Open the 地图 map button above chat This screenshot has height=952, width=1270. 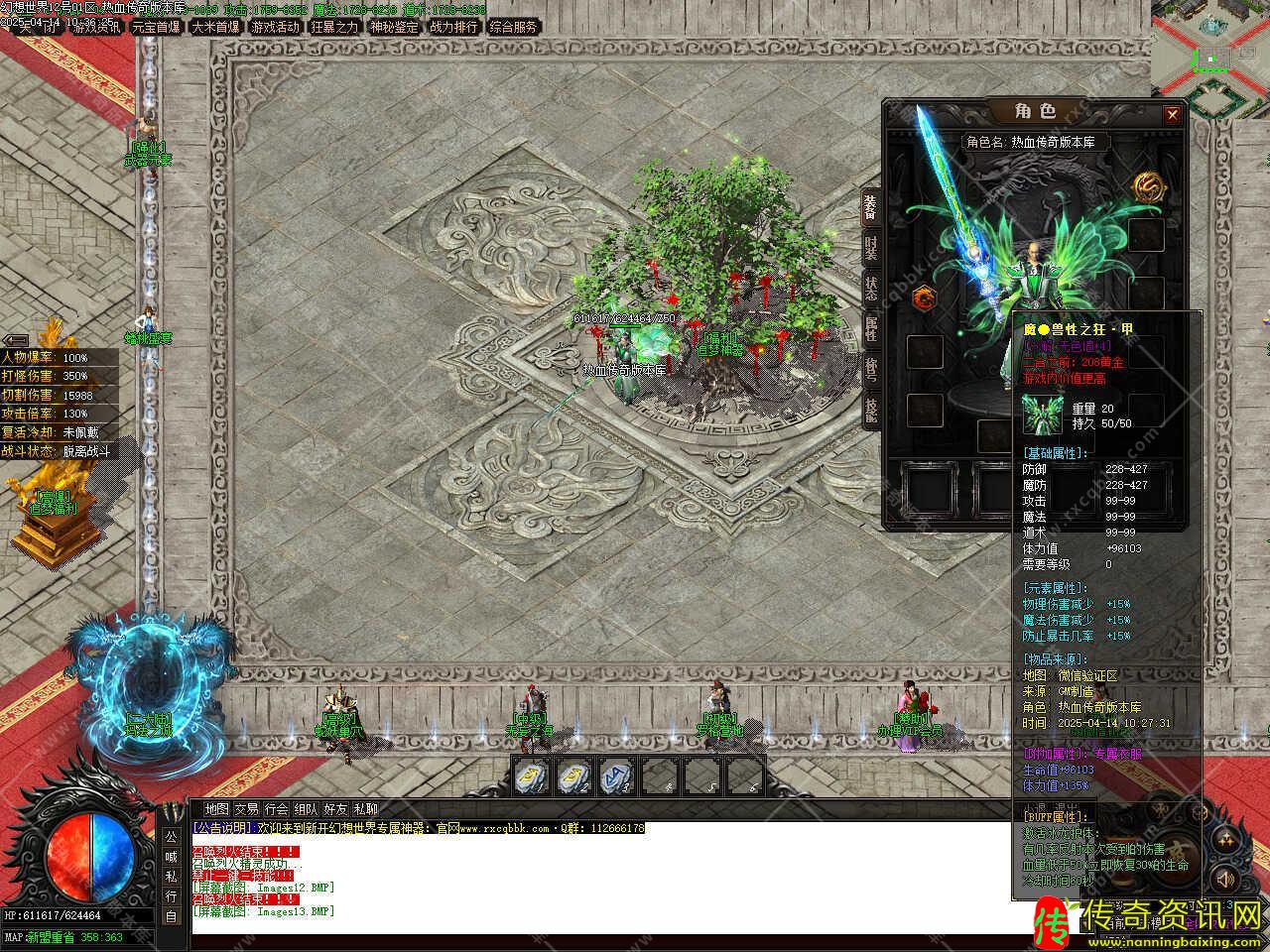click(216, 809)
